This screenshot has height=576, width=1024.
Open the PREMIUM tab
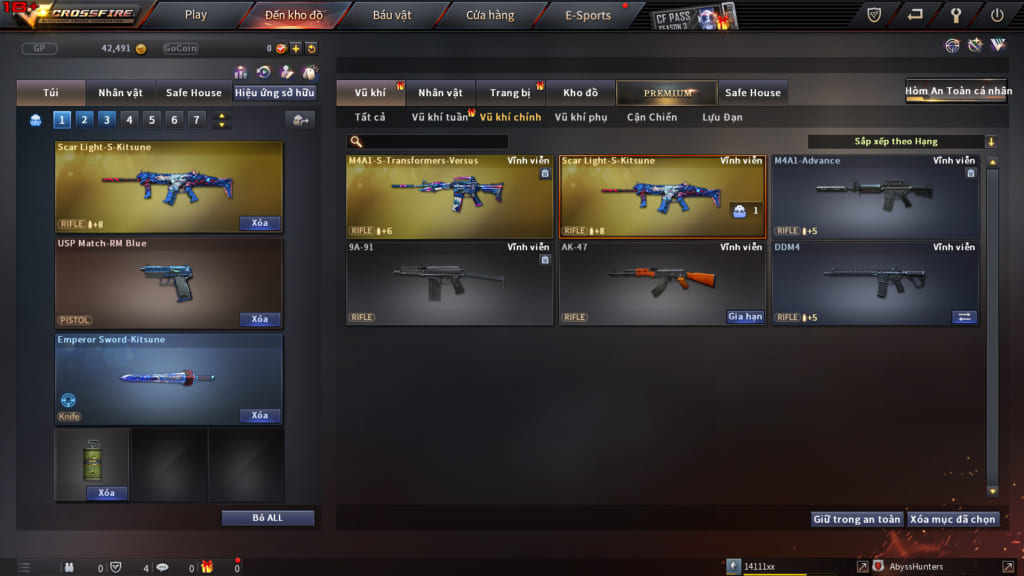[667, 93]
